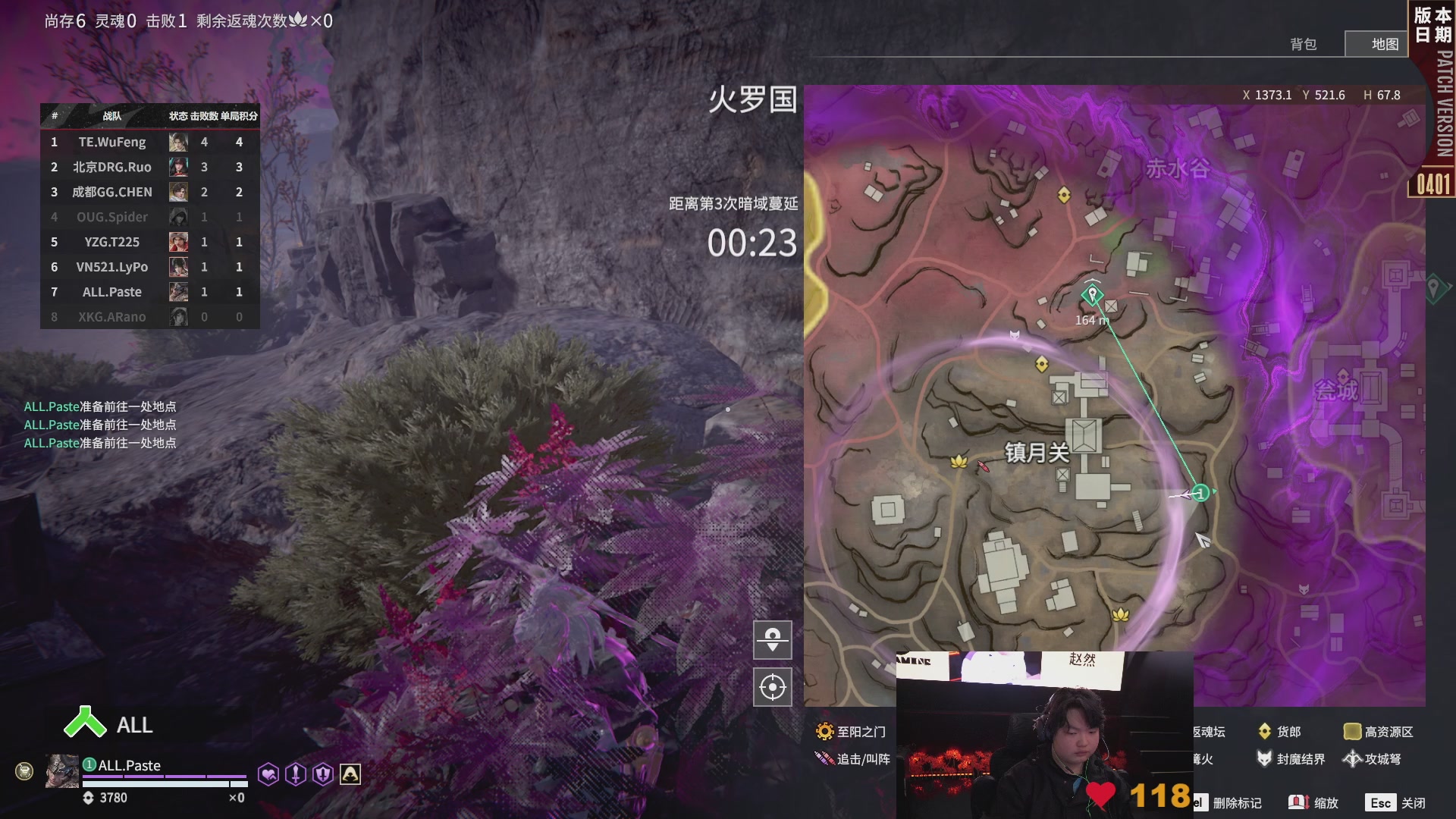1456x819 pixels.
Task: Select the 追击/叫阵 arrows legend icon
Action: (x=824, y=758)
